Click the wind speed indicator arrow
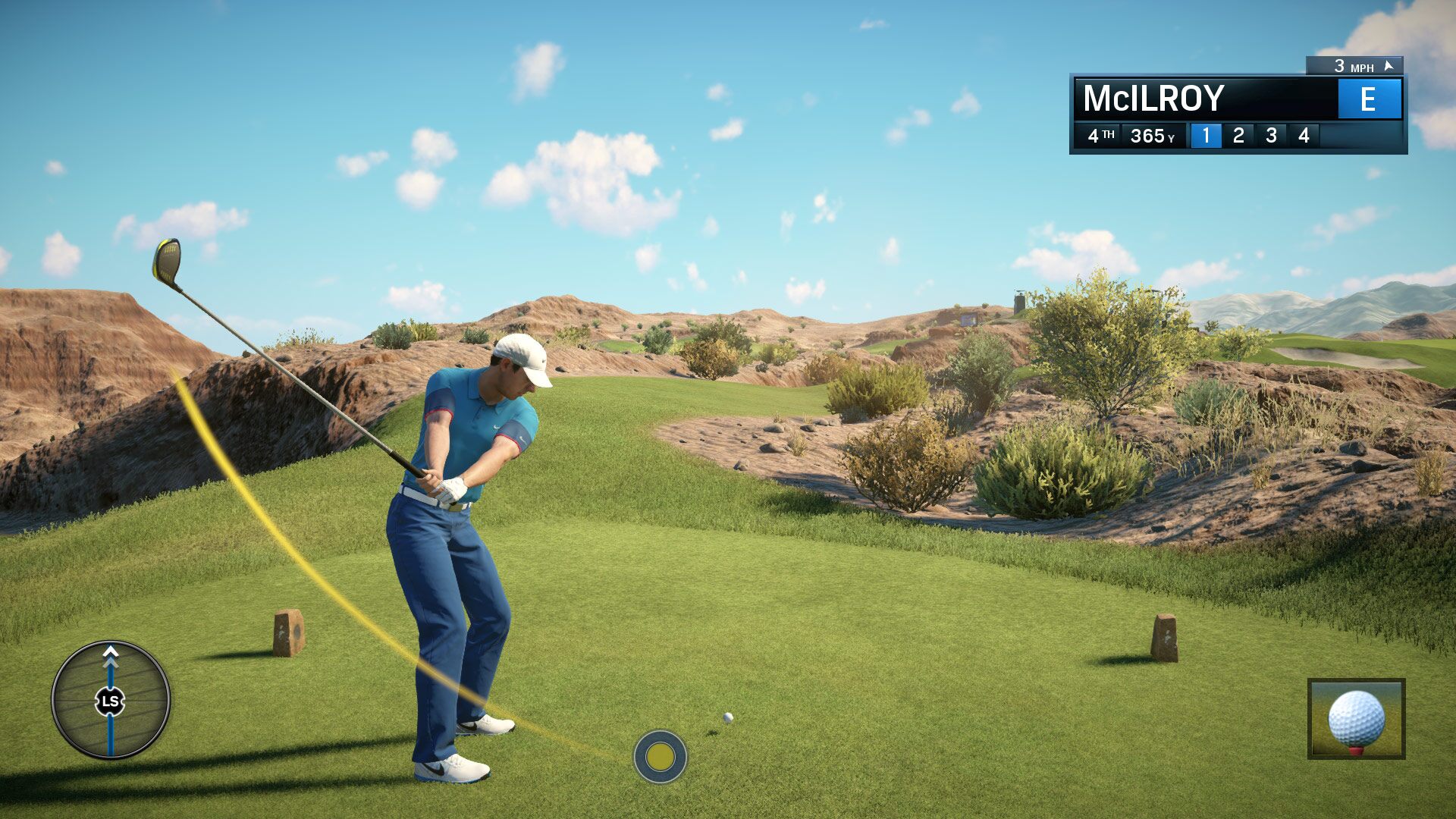The height and width of the screenshot is (819, 1456). (1387, 67)
